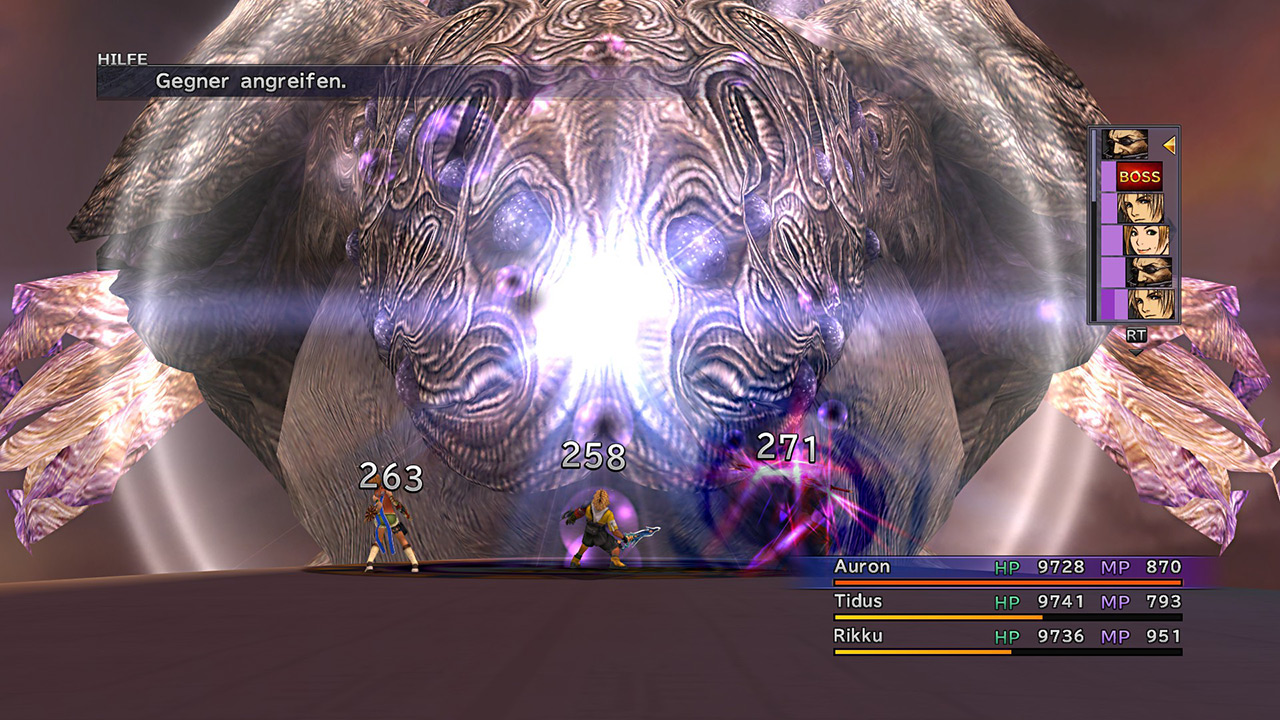Select the BOSS entry in the turn order

pos(1139,177)
